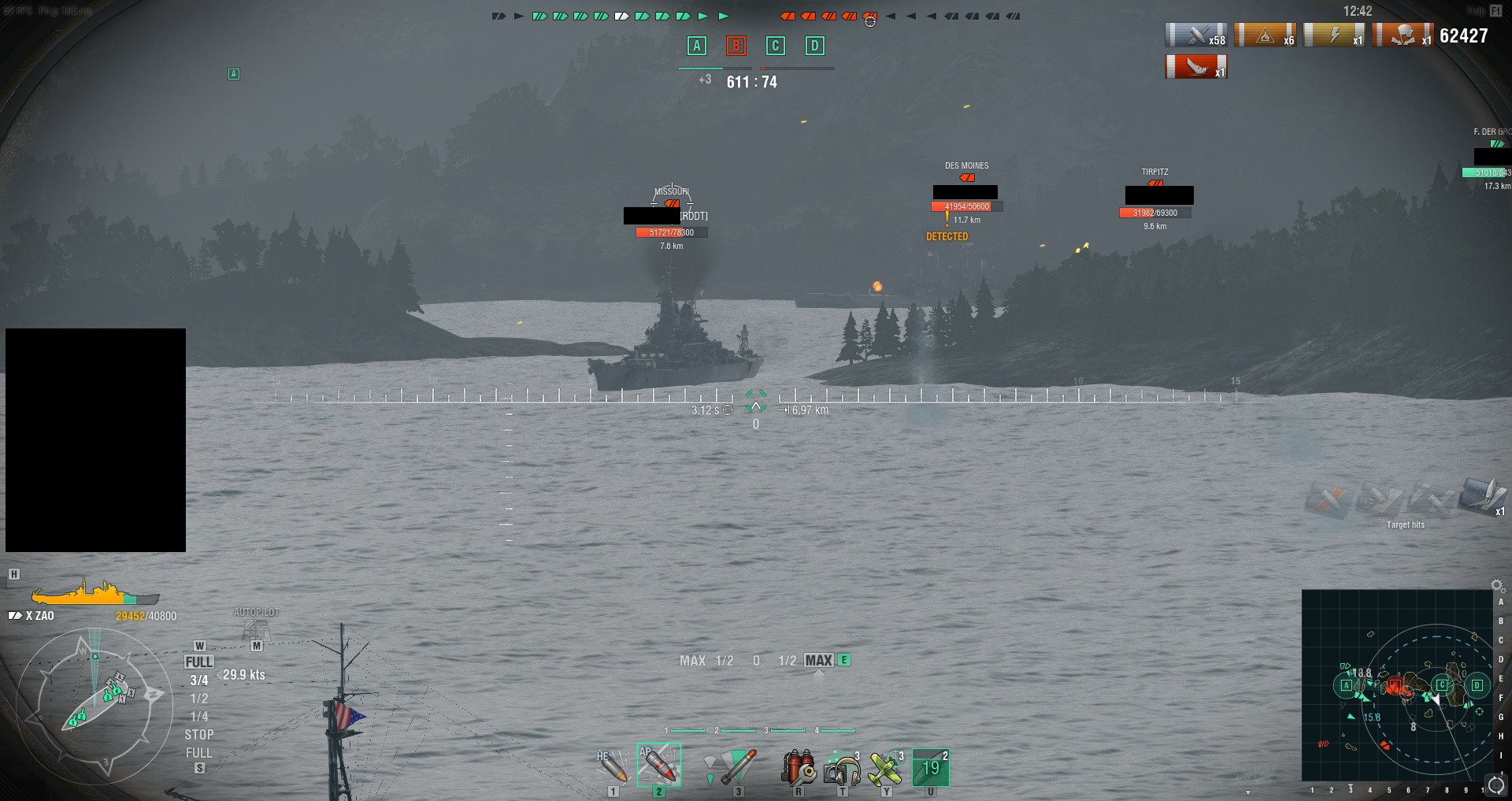Select HE shell ammunition
1512x801 pixels.
612,766
